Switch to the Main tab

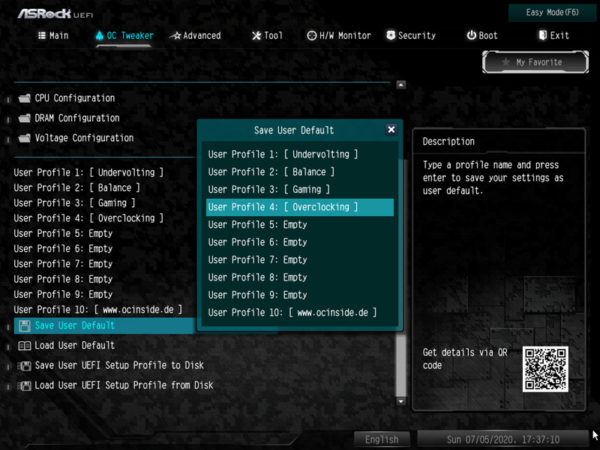pos(53,36)
